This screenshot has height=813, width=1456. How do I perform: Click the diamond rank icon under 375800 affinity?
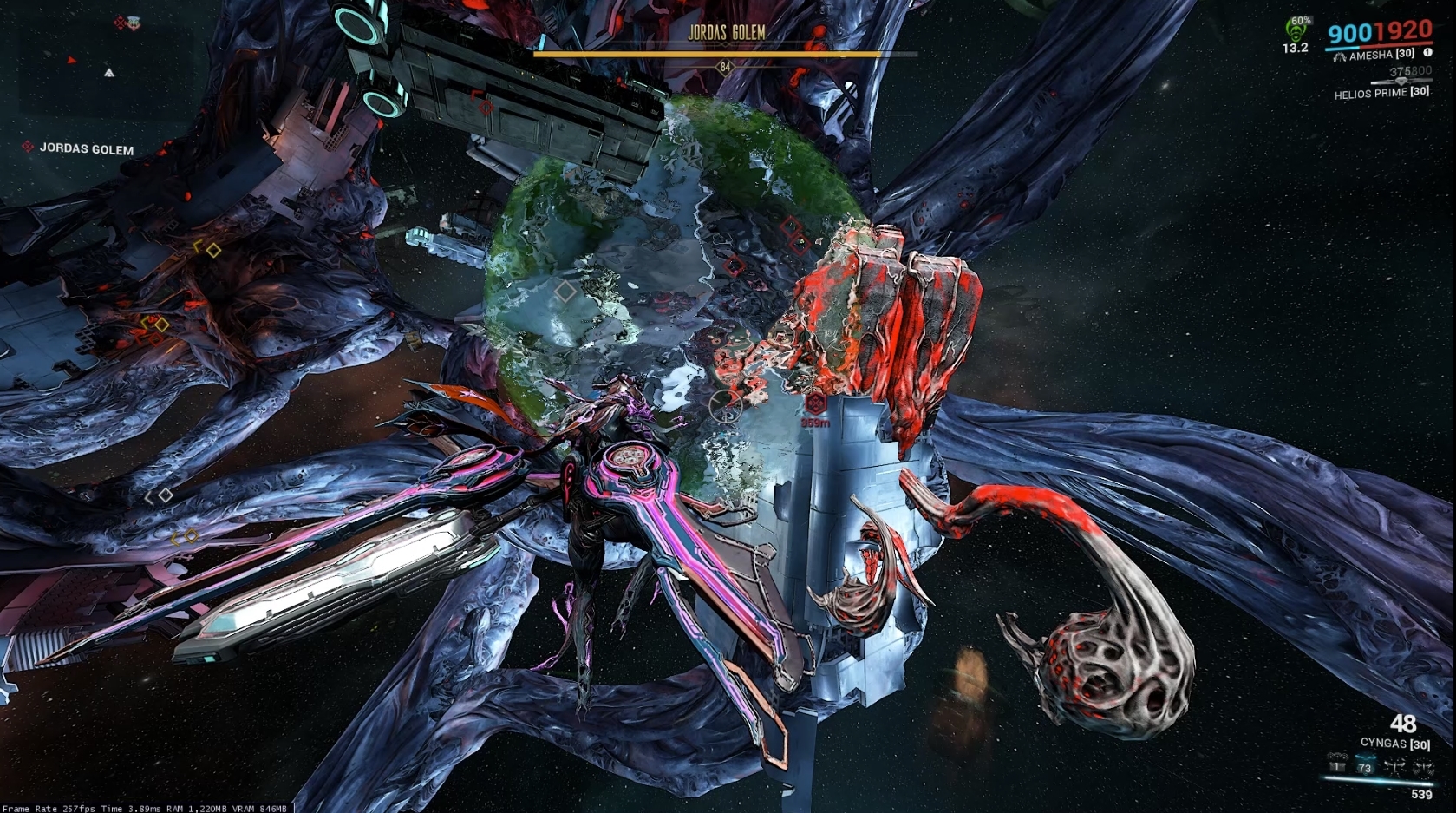[1401, 82]
